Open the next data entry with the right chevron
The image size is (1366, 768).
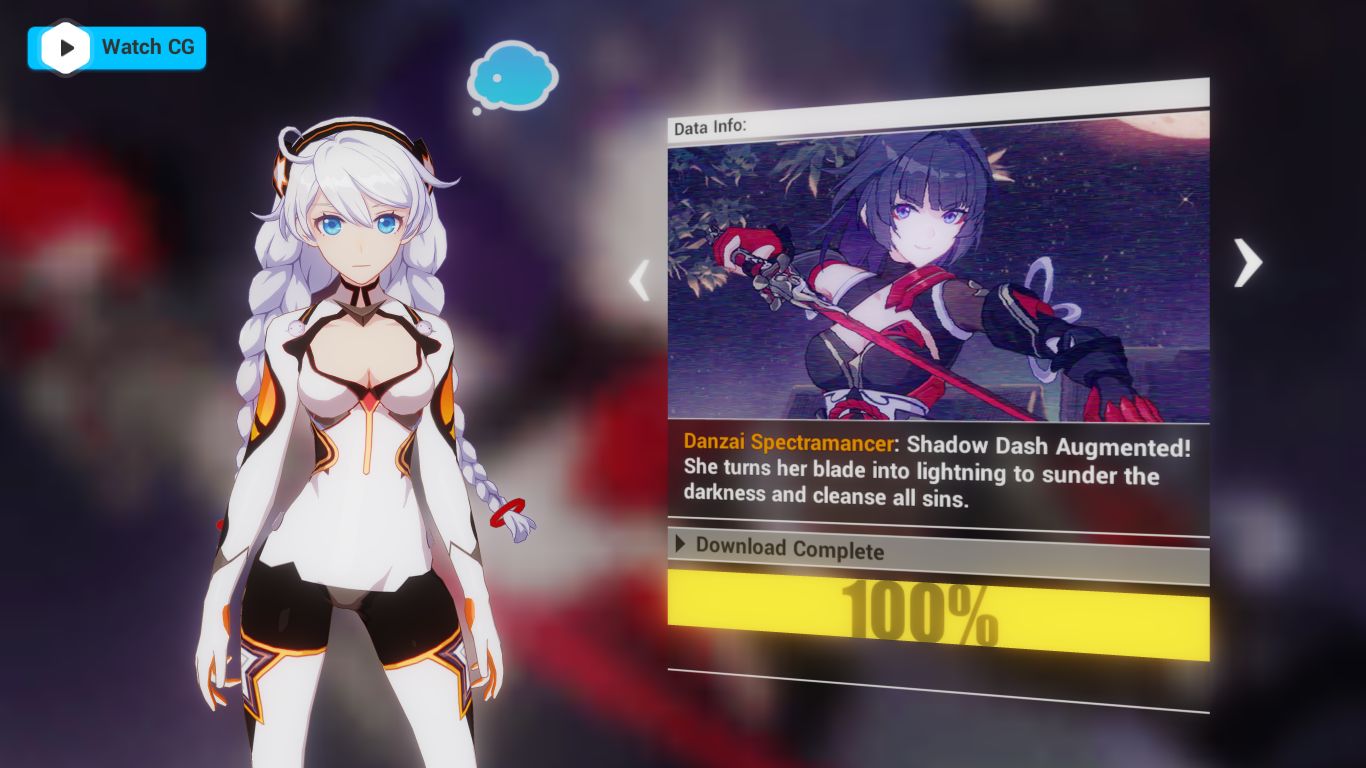(x=1246, y=263)
